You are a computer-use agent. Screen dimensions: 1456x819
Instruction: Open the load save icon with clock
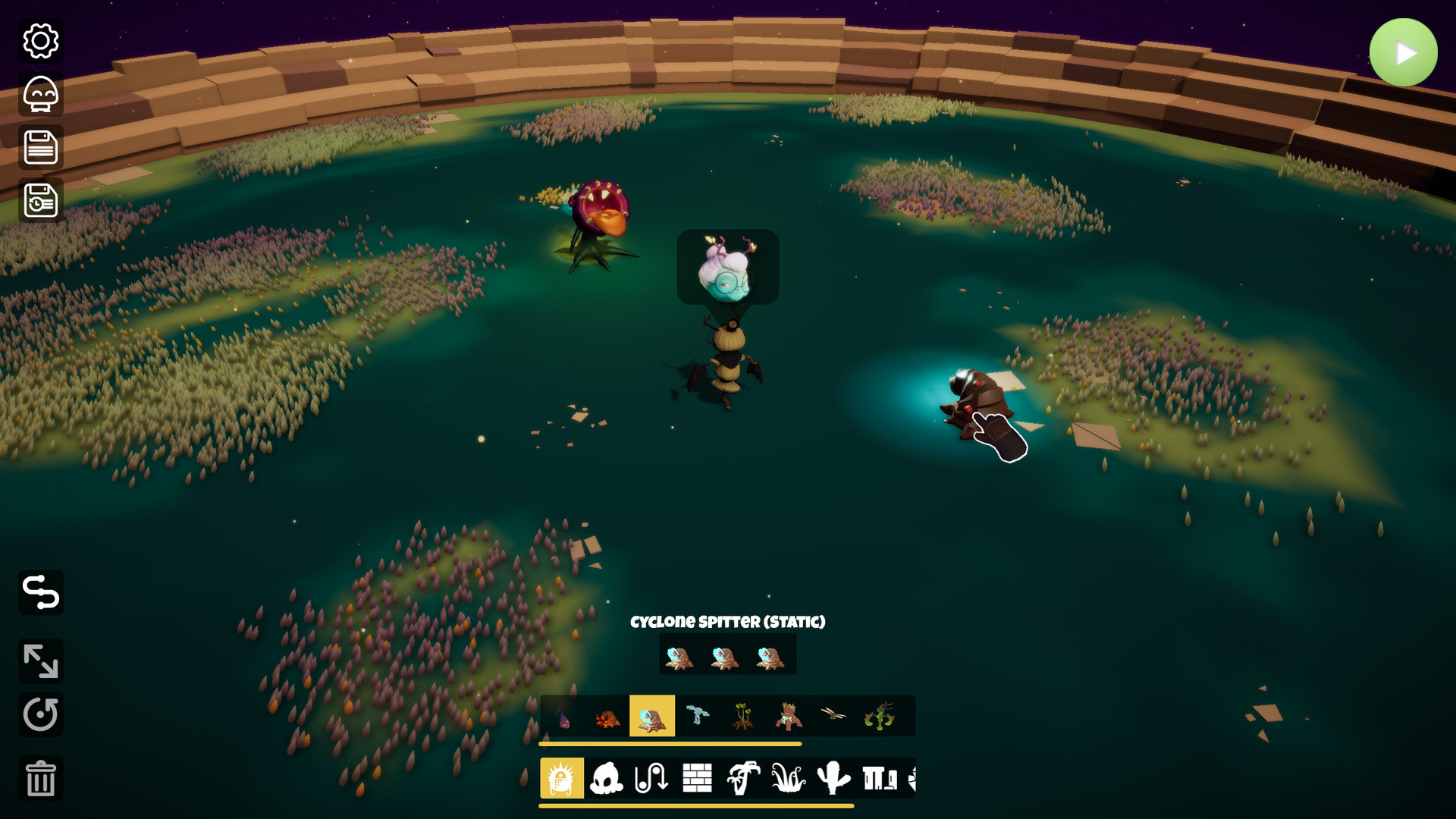tap(40, 201)
